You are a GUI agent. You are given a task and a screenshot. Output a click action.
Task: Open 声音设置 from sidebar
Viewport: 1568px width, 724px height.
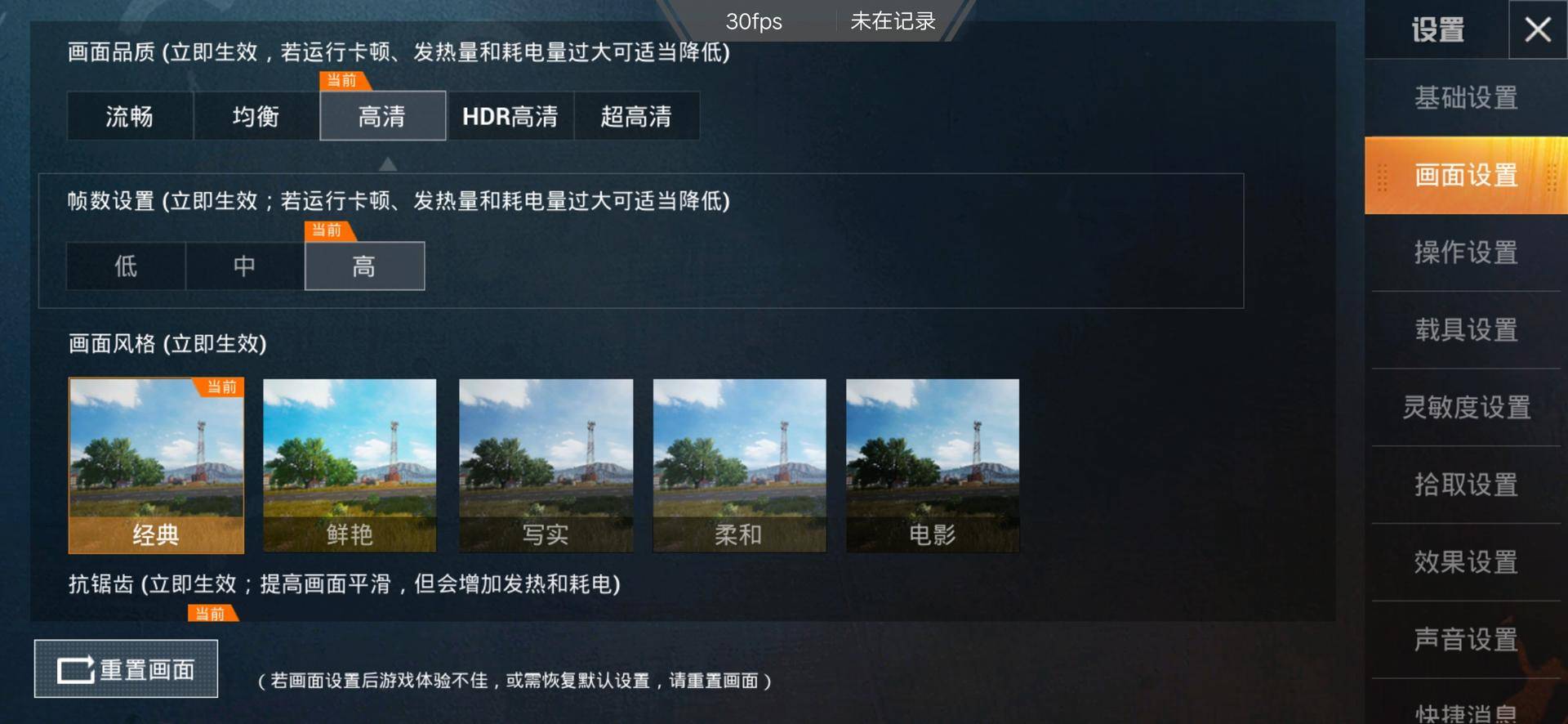tap(1466, 640)
